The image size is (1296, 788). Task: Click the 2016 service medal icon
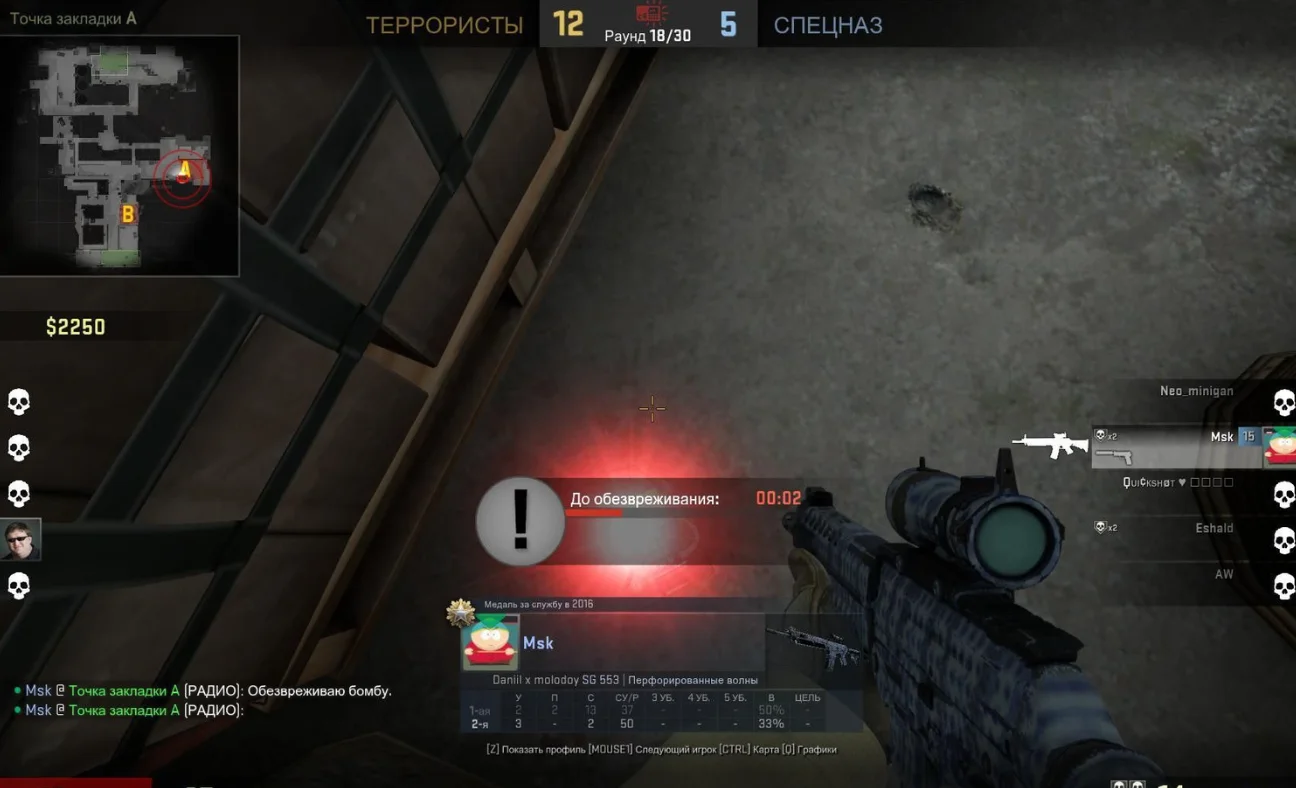[460, 612]
